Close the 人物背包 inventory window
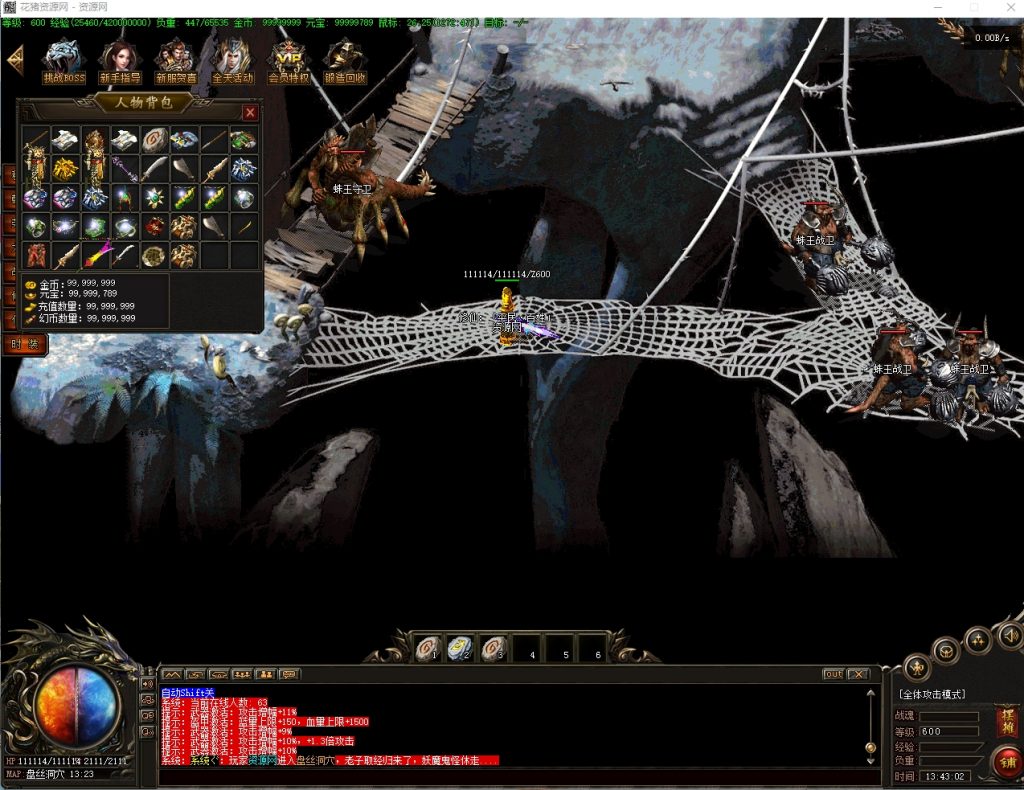The image size is (1024, 790). [x=250, y=113]
